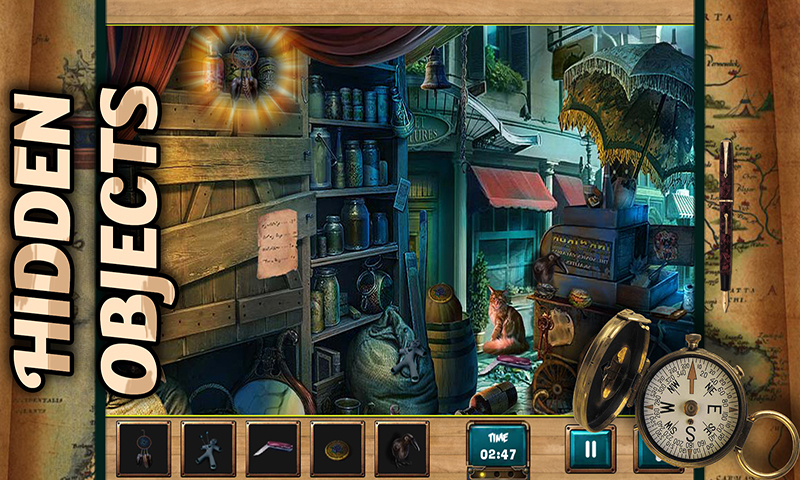Select the dreamcatcher item slot
The image size is (800, 480).
[x=144, y=448]
